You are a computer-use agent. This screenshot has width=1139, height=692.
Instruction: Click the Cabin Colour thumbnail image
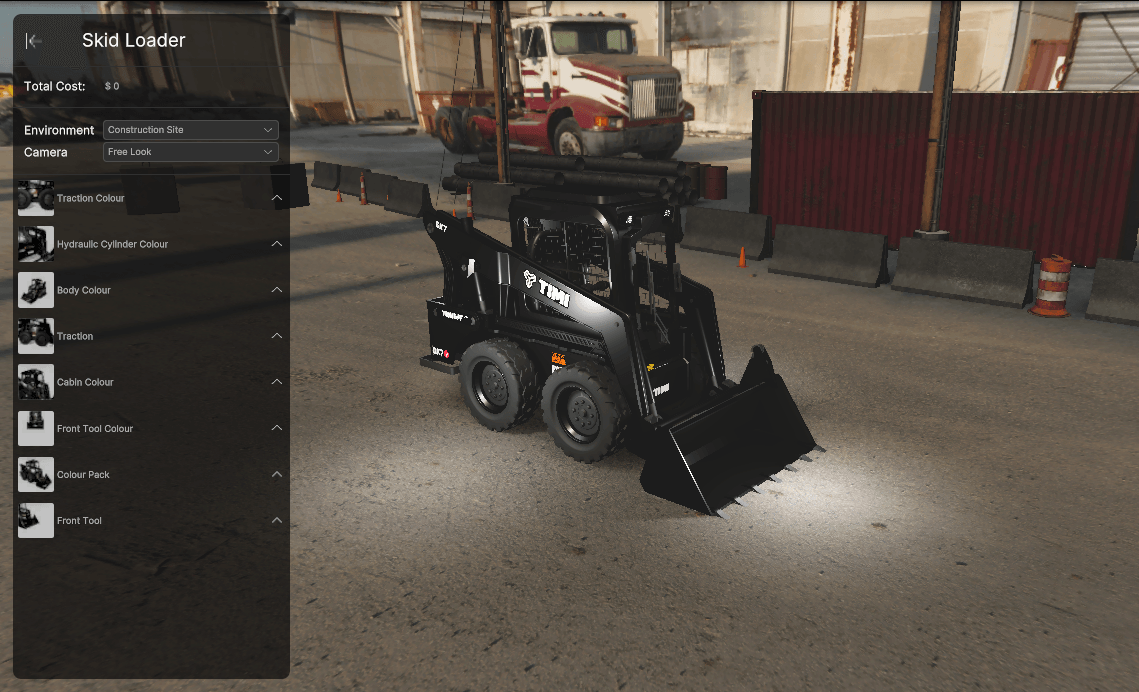coord(36,382)
